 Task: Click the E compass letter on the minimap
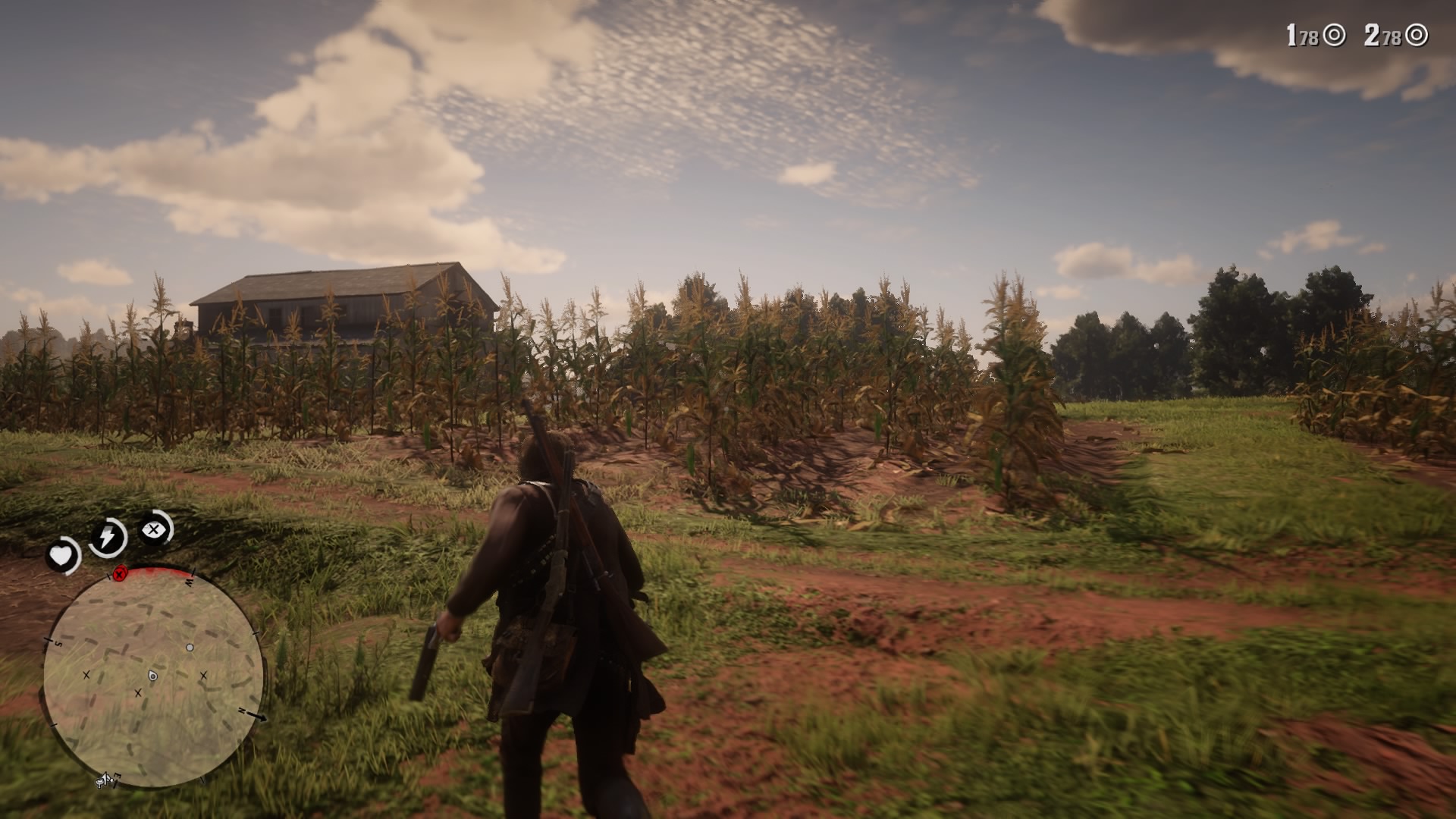[117, 777]
